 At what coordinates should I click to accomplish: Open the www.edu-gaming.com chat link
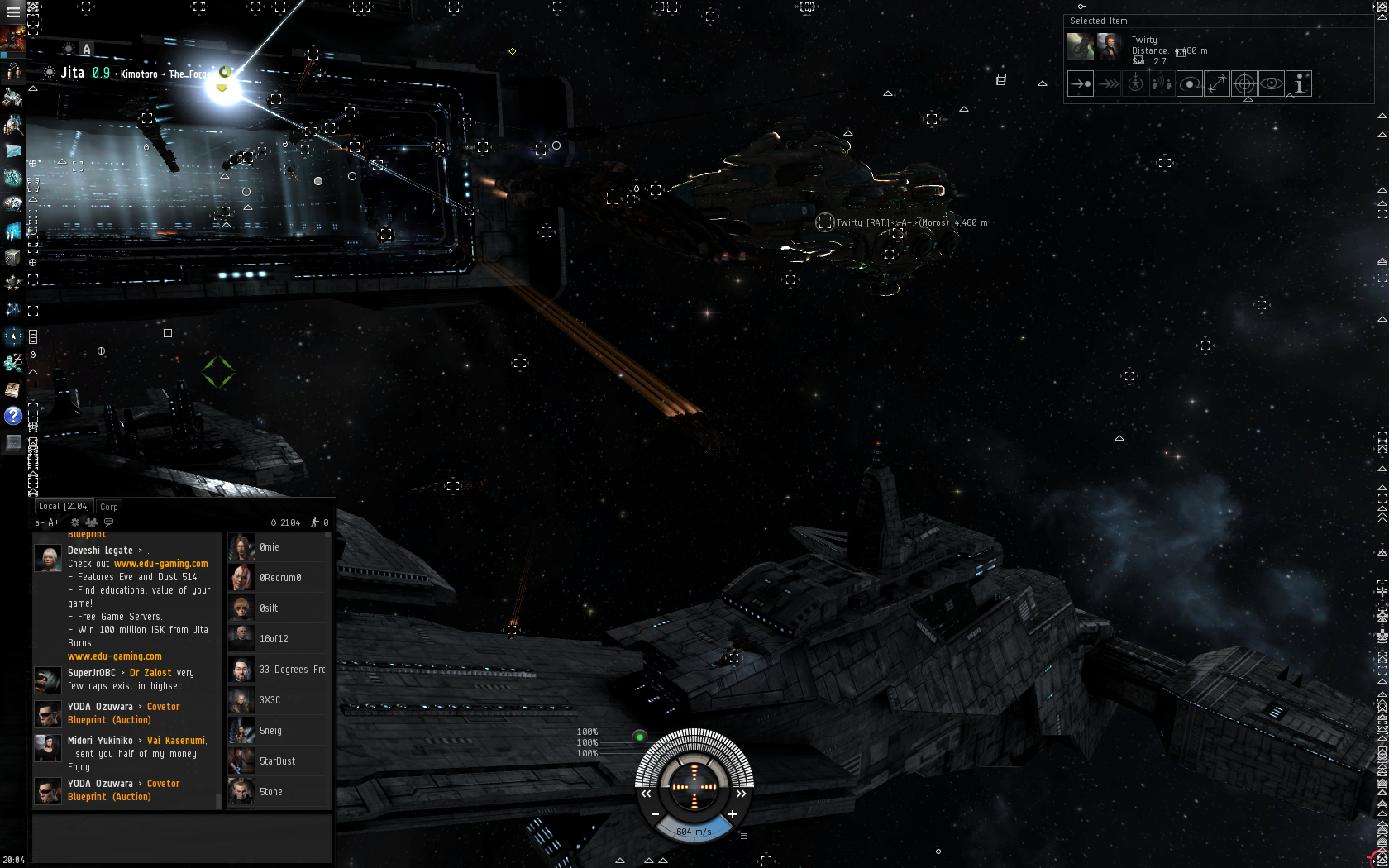(160, 564)
